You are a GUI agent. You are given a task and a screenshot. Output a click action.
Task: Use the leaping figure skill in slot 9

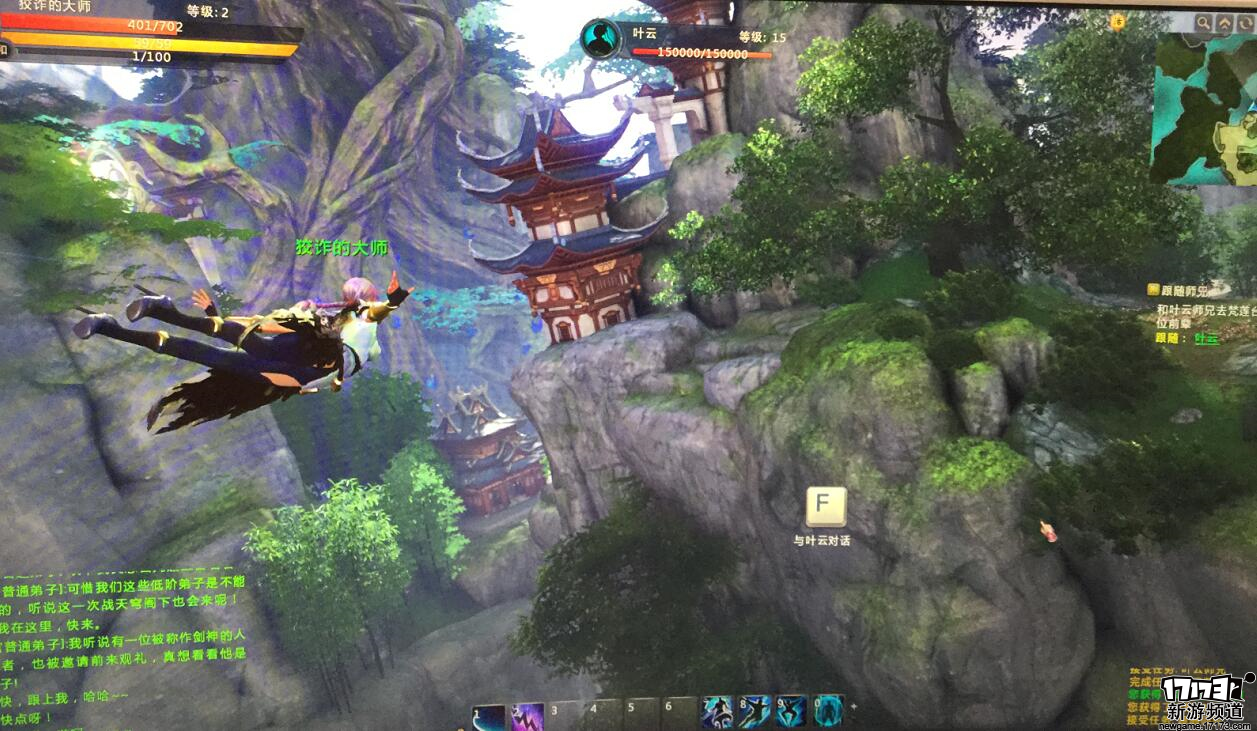click(791, 711)
